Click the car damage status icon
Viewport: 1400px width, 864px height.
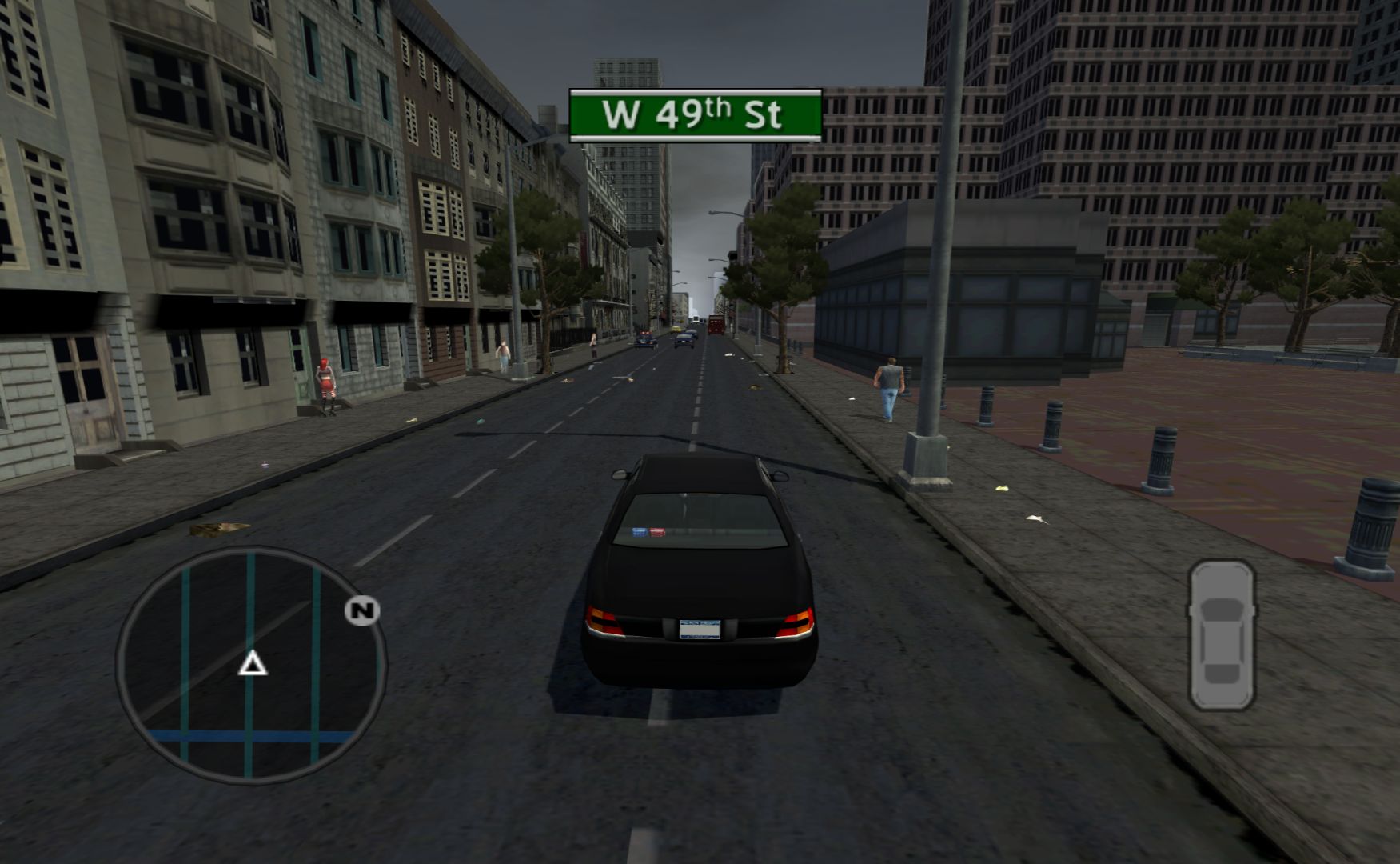(1221, 635)
